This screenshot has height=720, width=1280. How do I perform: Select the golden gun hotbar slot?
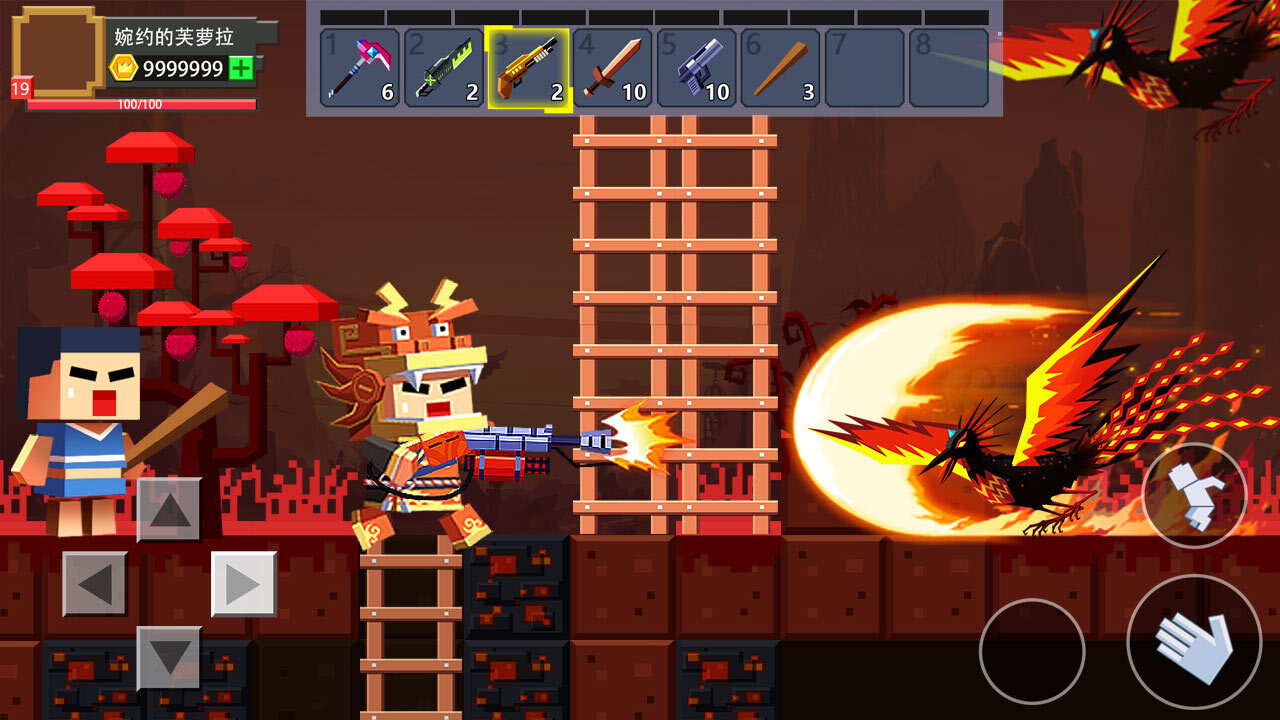pos(528,68)
